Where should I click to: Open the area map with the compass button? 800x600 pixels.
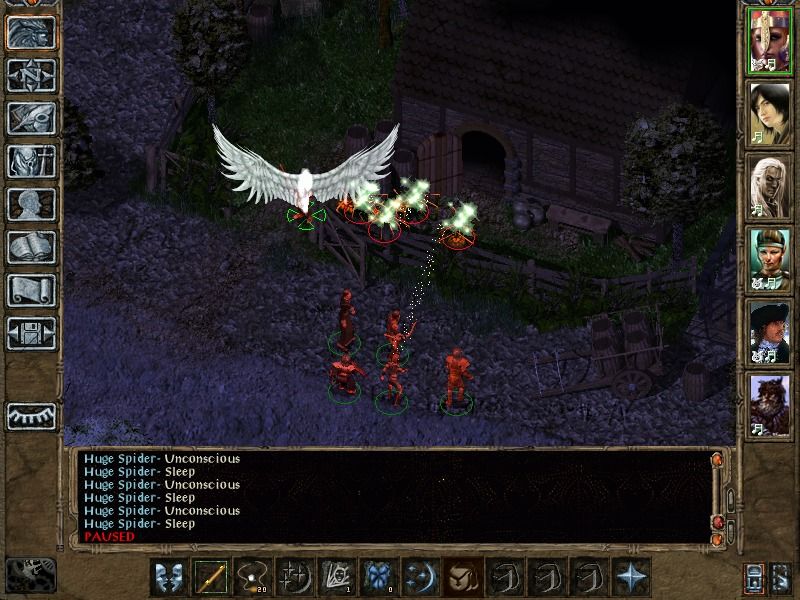coord(31,75)
